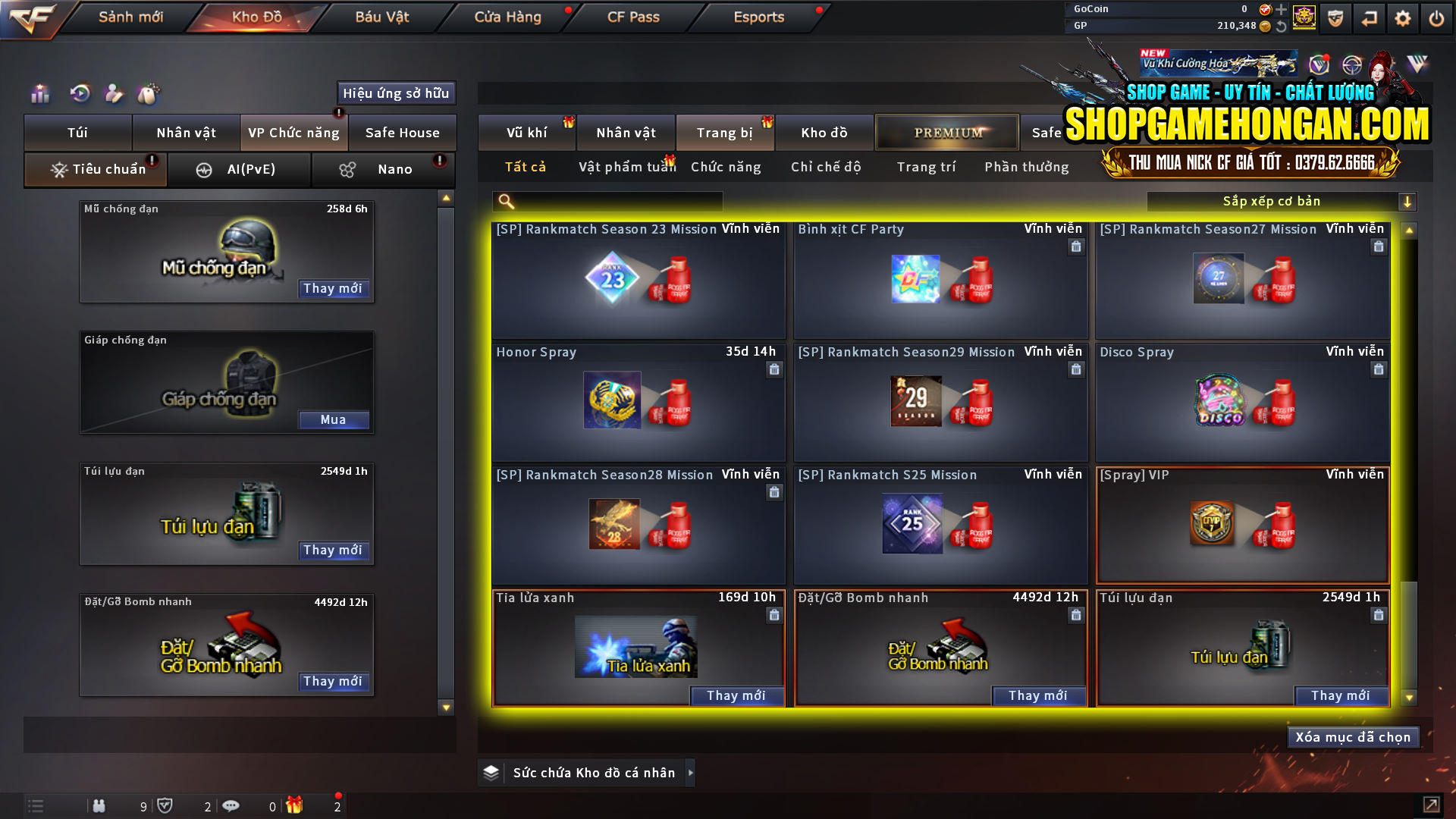The width and height of the screenshot is (1456, 819).
Task: Open the chat bubble icon showing 0
Action: click(x=231, y=805)
